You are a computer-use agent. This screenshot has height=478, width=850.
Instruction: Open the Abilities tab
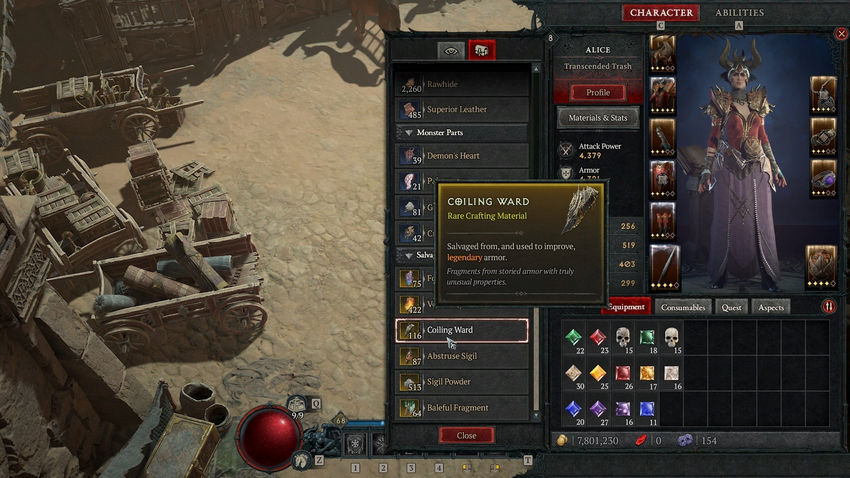(739, 13)
